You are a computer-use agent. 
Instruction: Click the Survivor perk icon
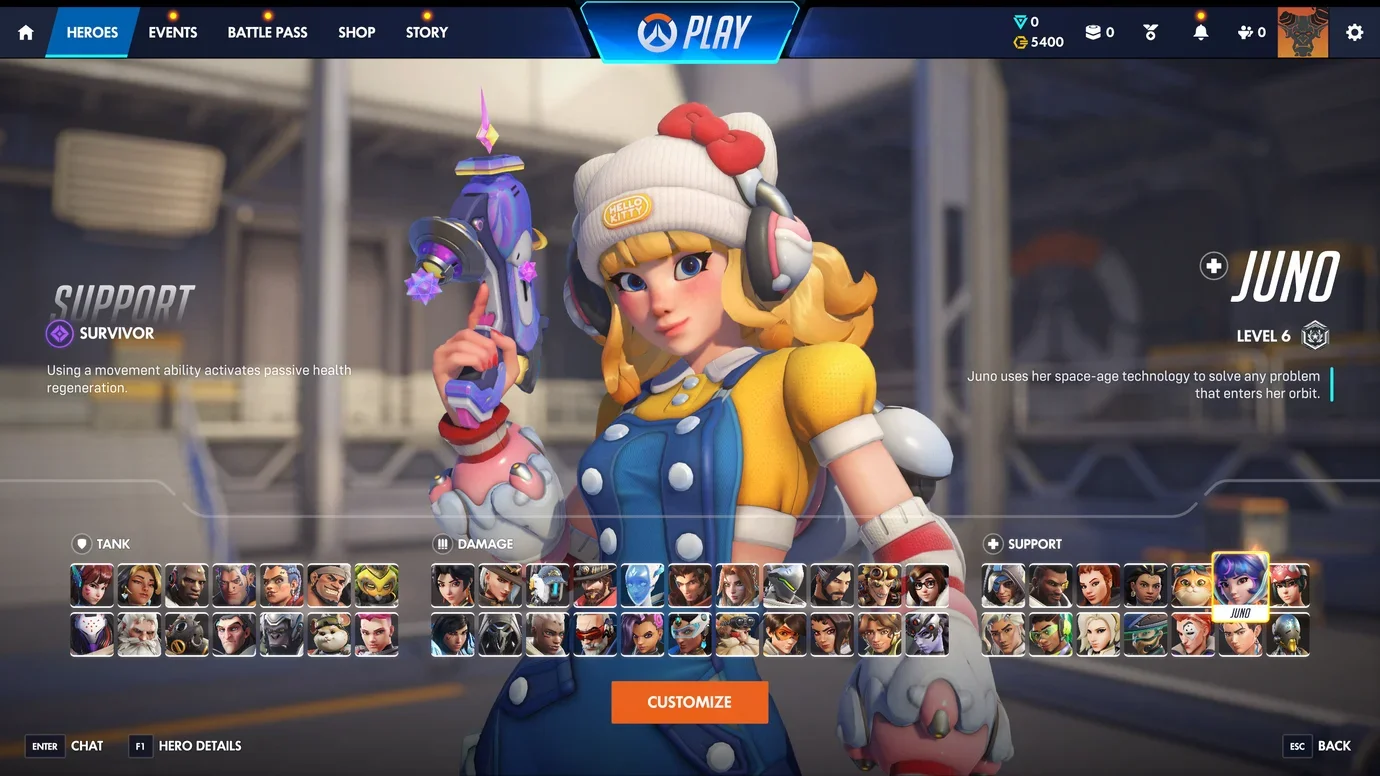58,333
